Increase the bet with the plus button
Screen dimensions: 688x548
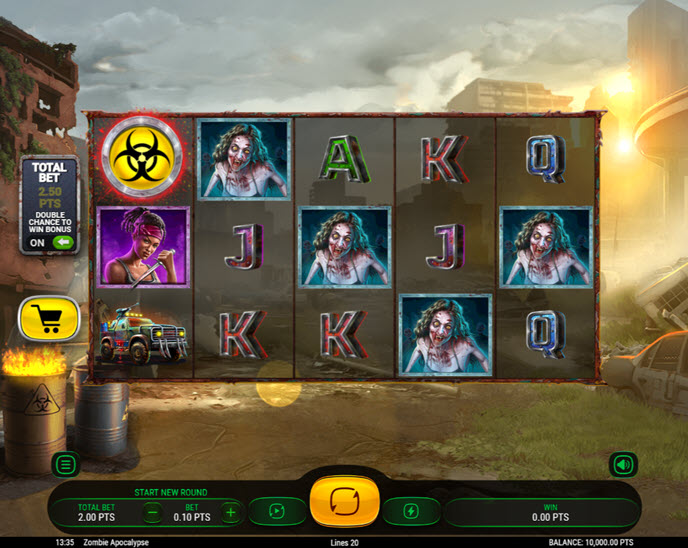(230, 513)
